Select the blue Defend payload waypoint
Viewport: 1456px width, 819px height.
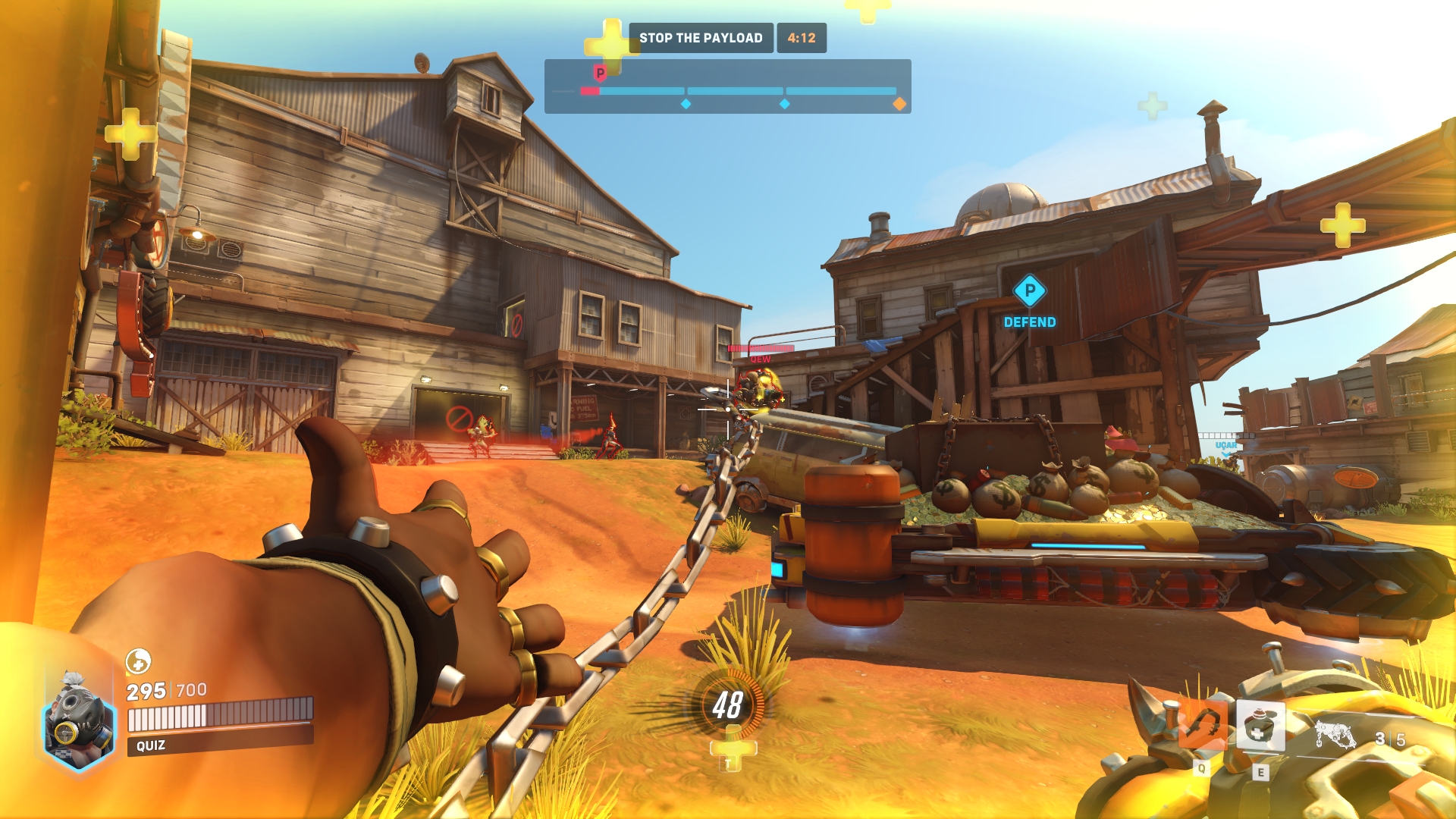1029,291
